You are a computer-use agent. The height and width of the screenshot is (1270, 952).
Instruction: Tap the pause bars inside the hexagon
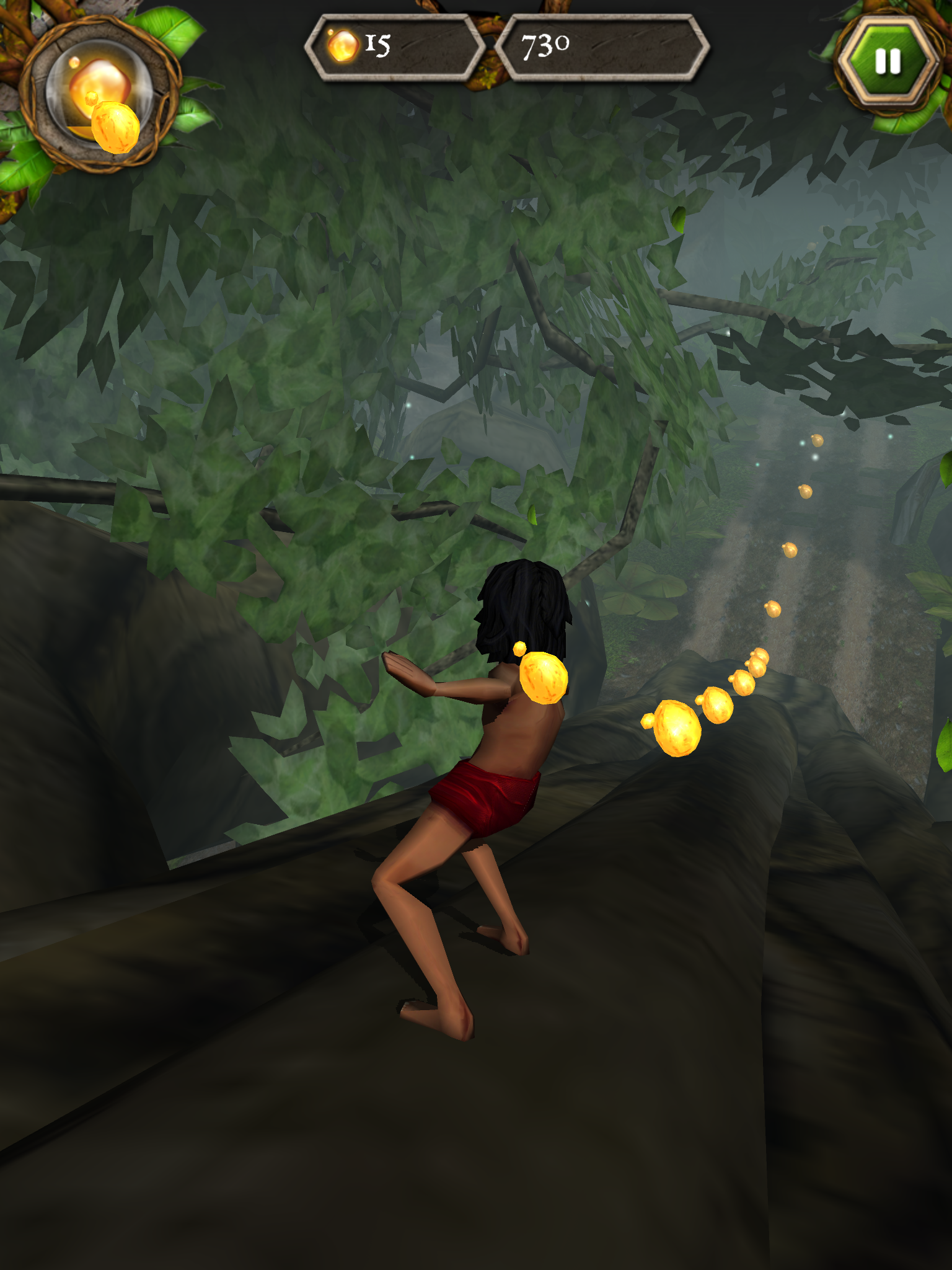[x=888, y=60]
